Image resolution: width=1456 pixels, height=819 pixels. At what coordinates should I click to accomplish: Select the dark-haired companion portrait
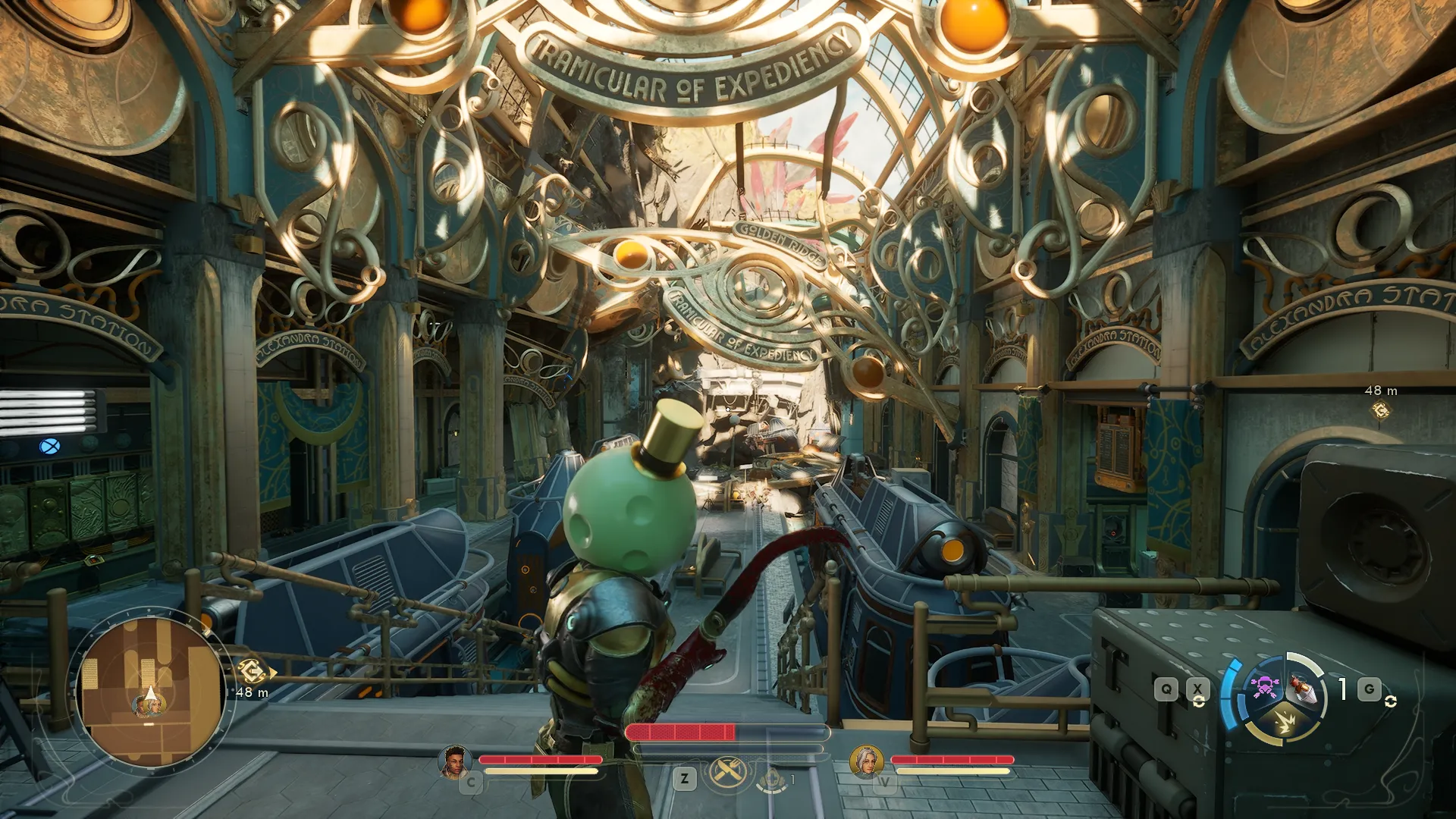[x=454, y=761]
